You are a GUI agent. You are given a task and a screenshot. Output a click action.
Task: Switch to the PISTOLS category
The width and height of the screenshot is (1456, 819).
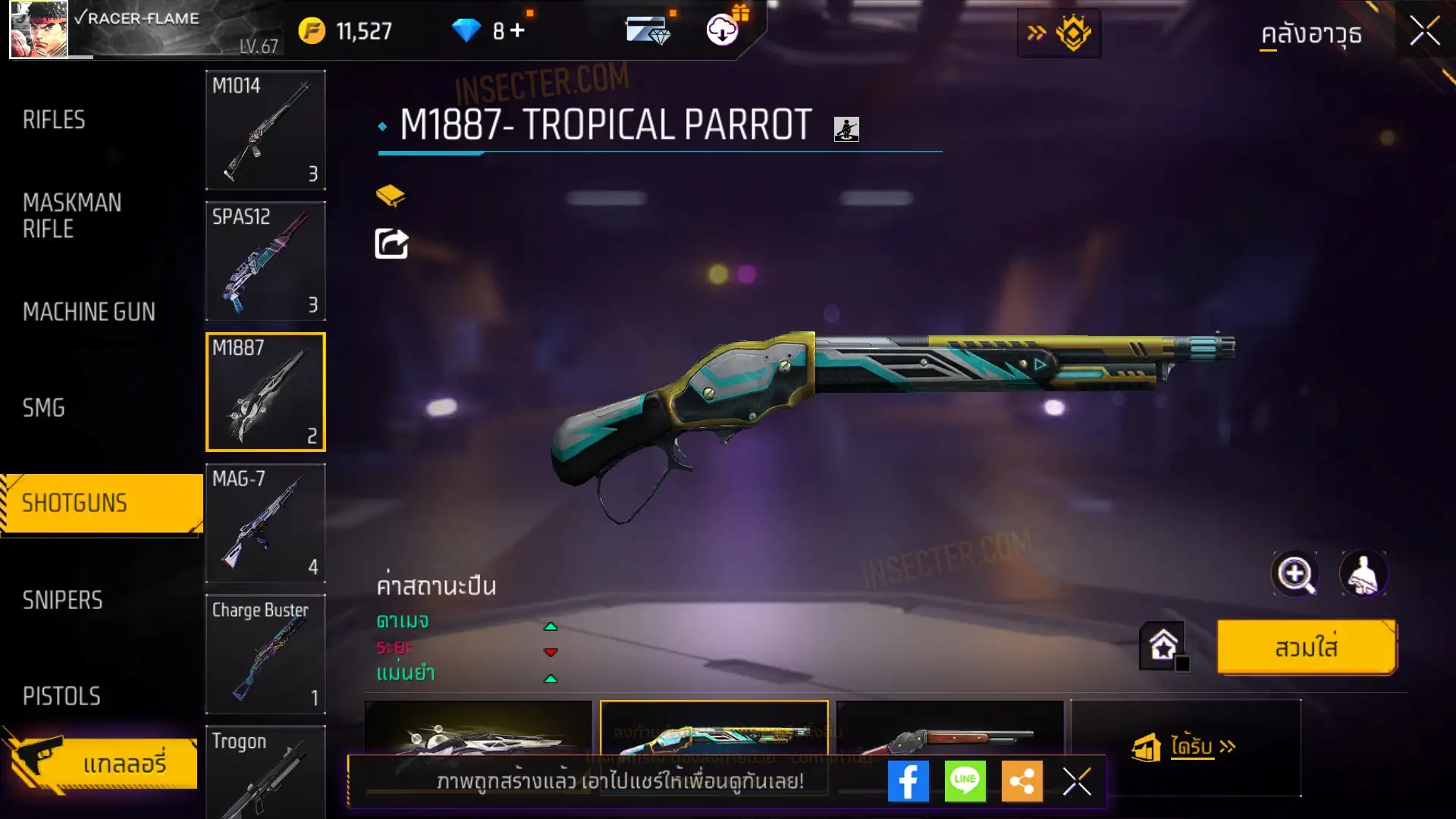pyautogui.click(x=61, y=696)
